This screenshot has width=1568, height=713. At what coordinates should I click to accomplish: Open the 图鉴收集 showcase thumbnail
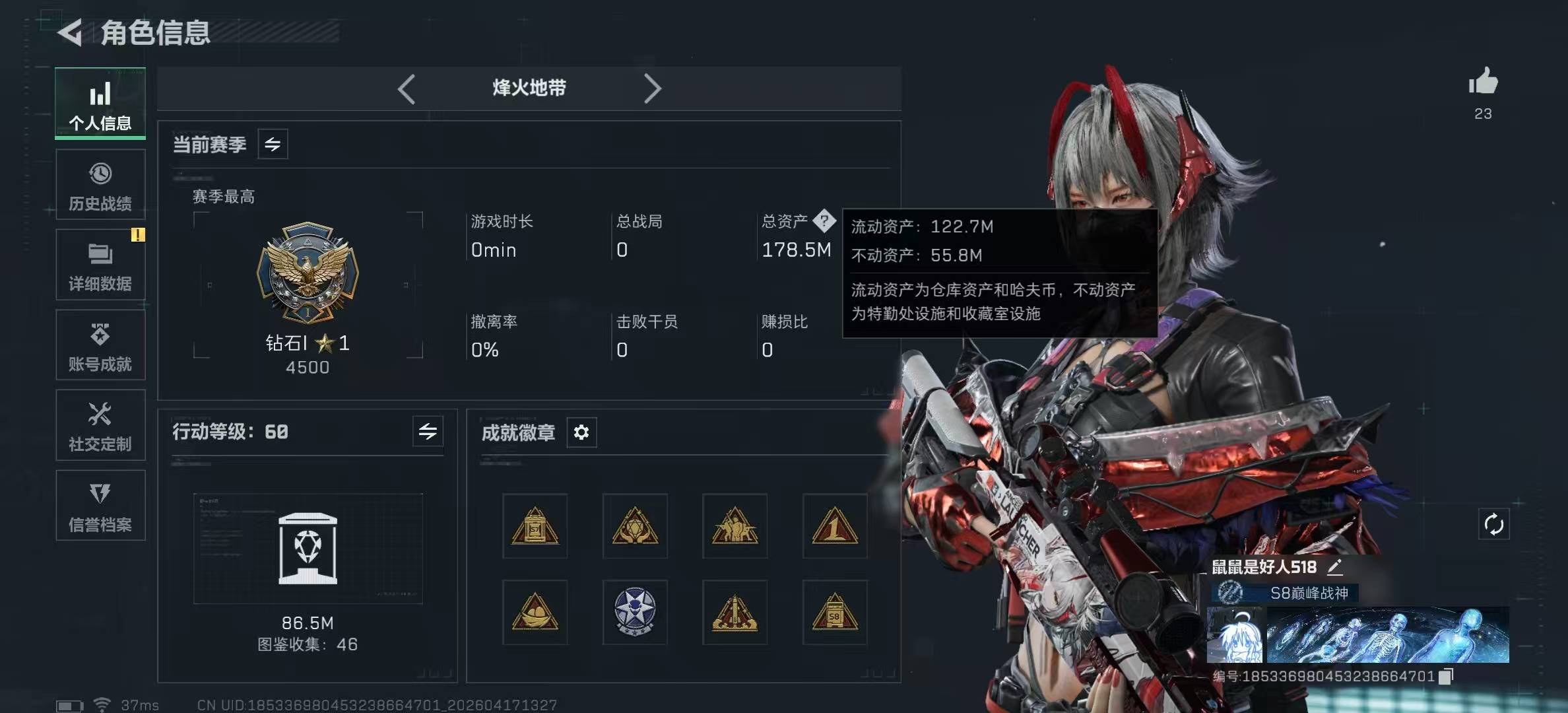point(308,549)
